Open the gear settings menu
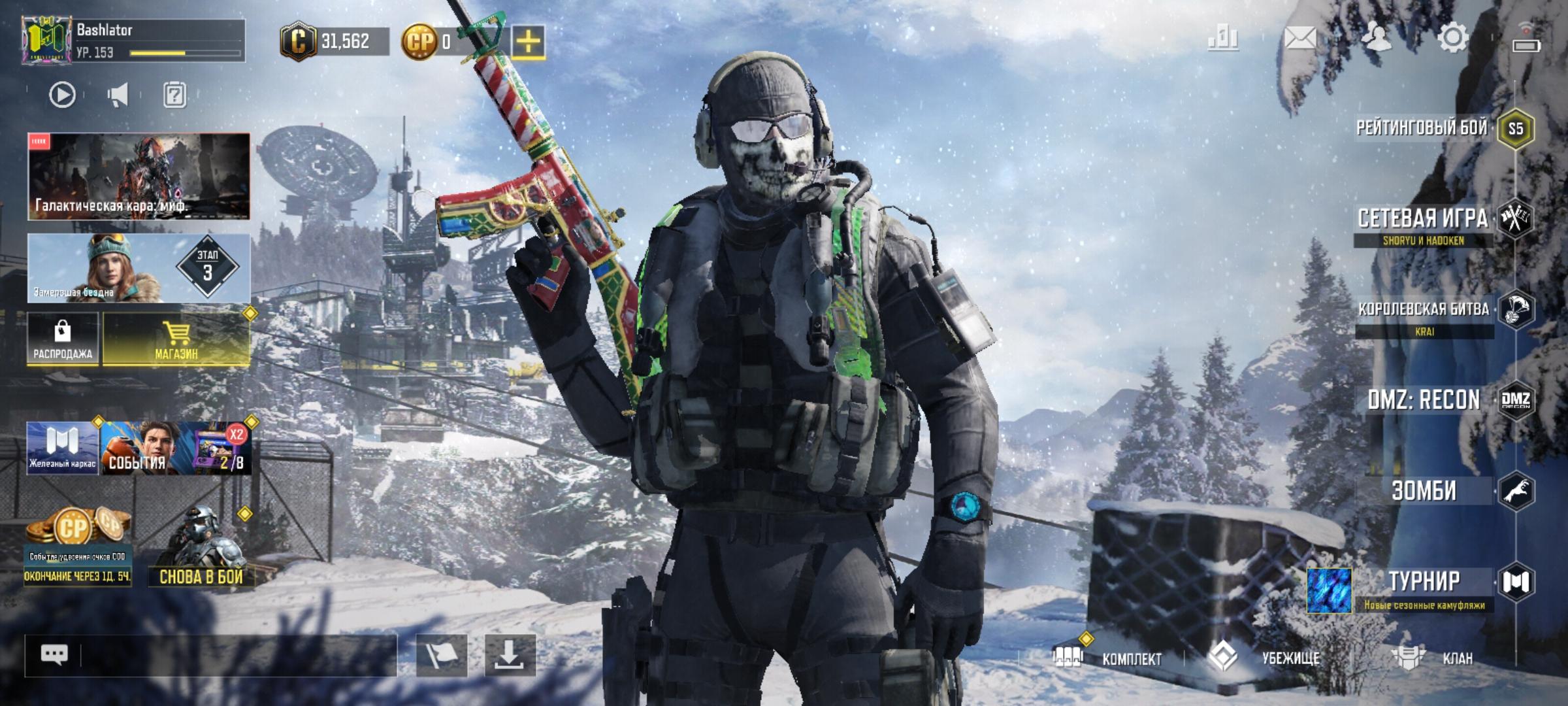The image size is (1568, 706). 1453,38
